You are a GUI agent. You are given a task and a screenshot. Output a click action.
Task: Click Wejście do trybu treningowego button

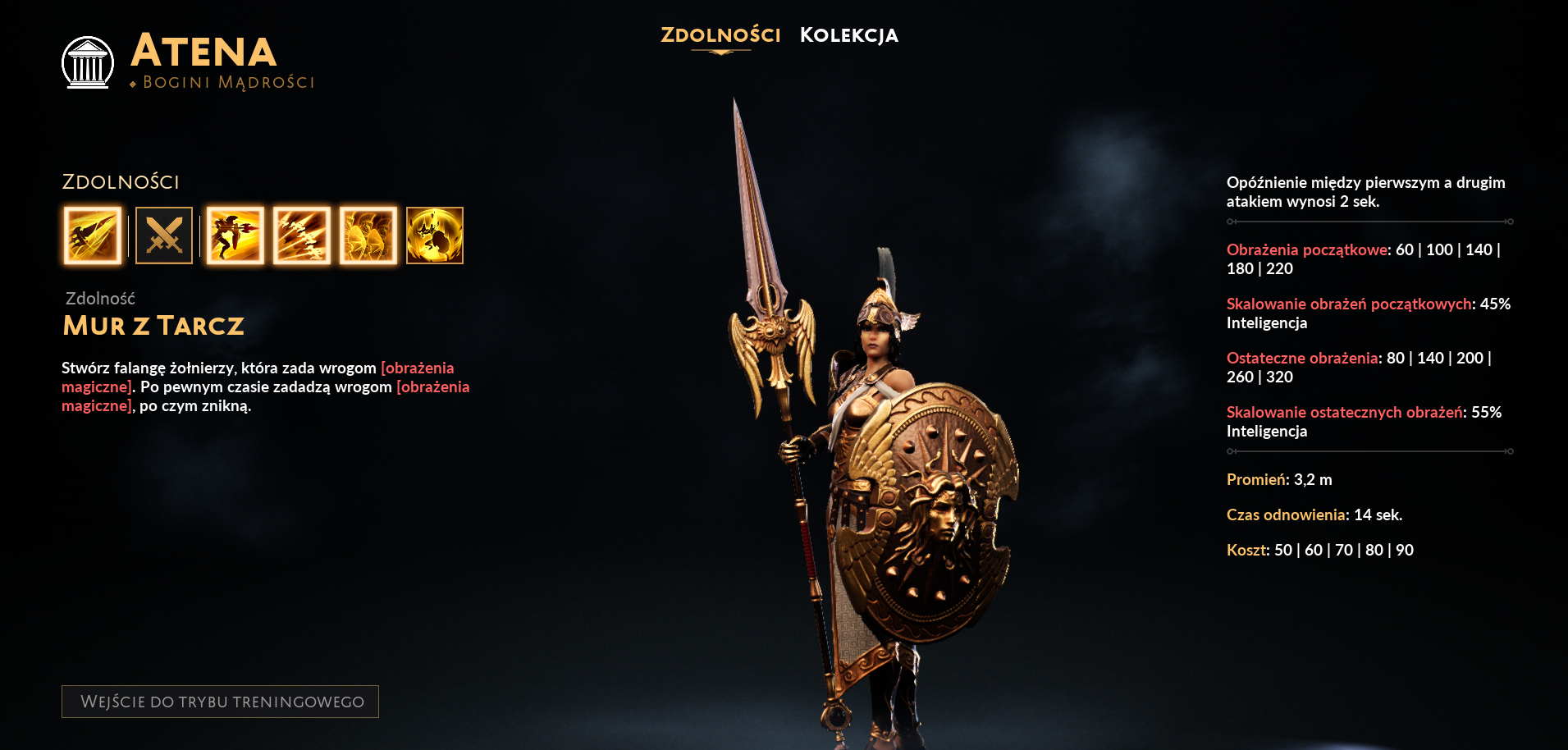pyautogui.click(x=222, y=702)
